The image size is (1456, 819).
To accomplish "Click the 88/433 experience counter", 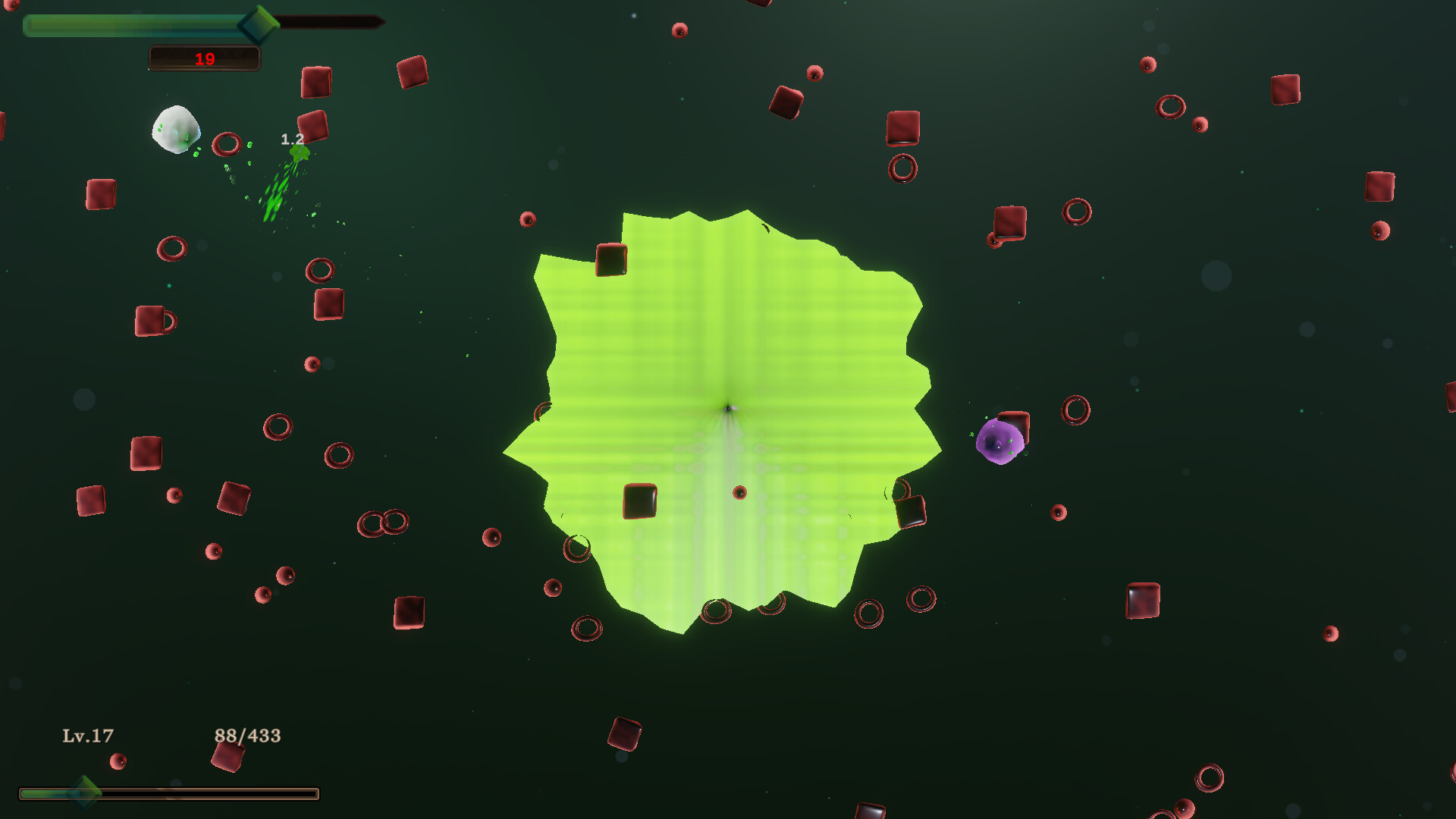I will click(x=247, y=733).
